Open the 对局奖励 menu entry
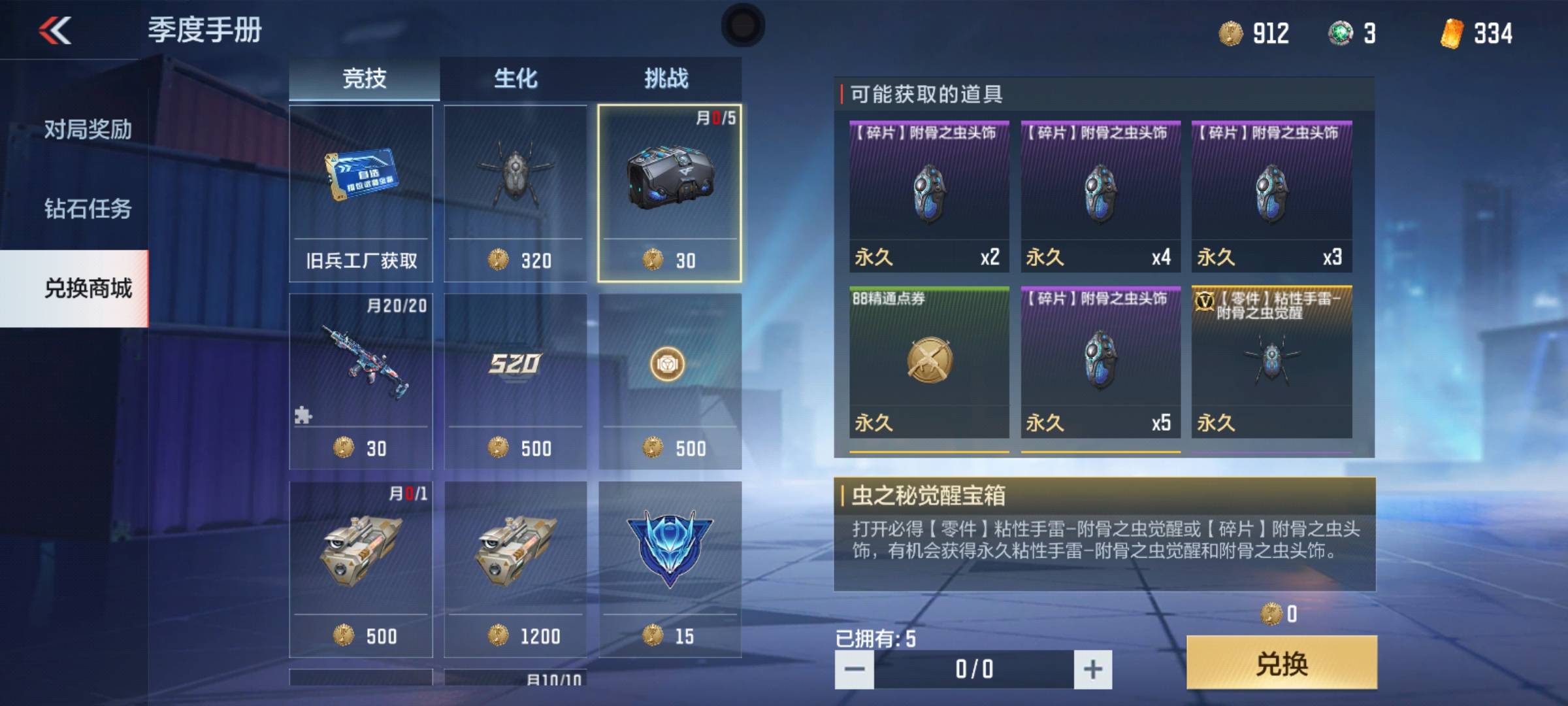1568x706 pixels. click(x=88, y=129)
